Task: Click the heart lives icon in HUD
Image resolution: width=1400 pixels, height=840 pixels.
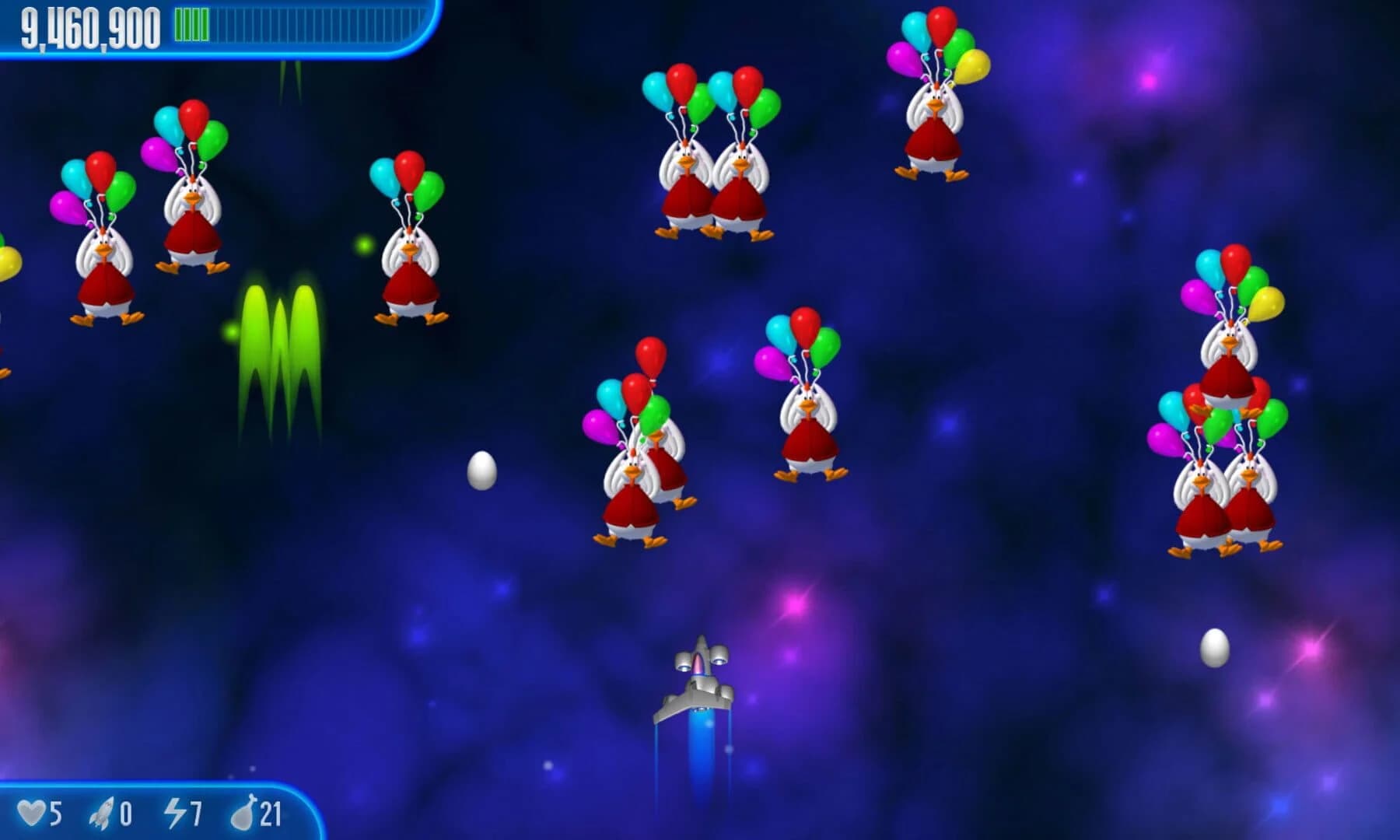Action: (x=33, y=810)
